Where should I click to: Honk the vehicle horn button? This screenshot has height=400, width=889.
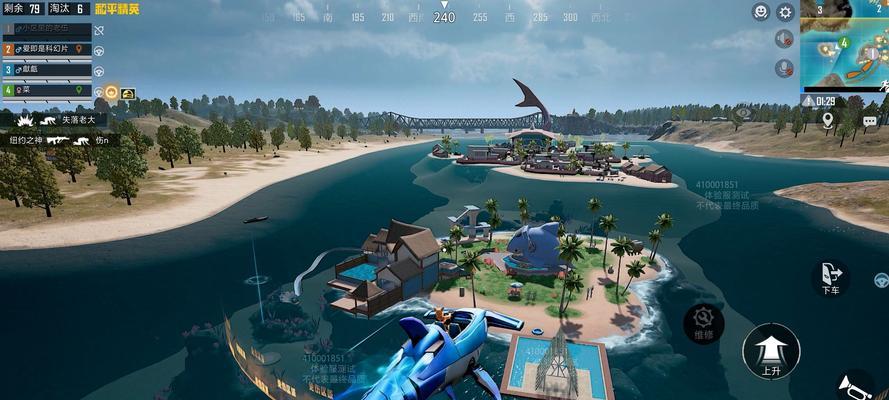(856, 385)
